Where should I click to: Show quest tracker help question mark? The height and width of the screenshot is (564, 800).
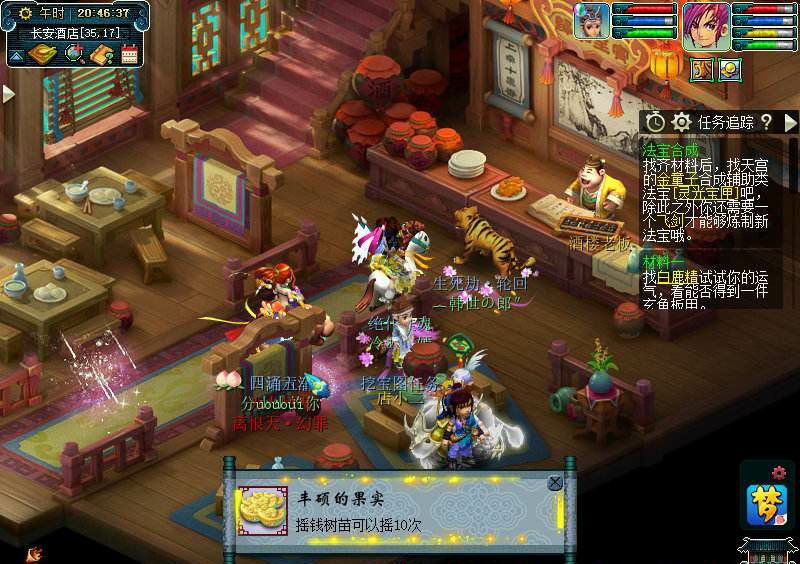(x=766, y=122)
